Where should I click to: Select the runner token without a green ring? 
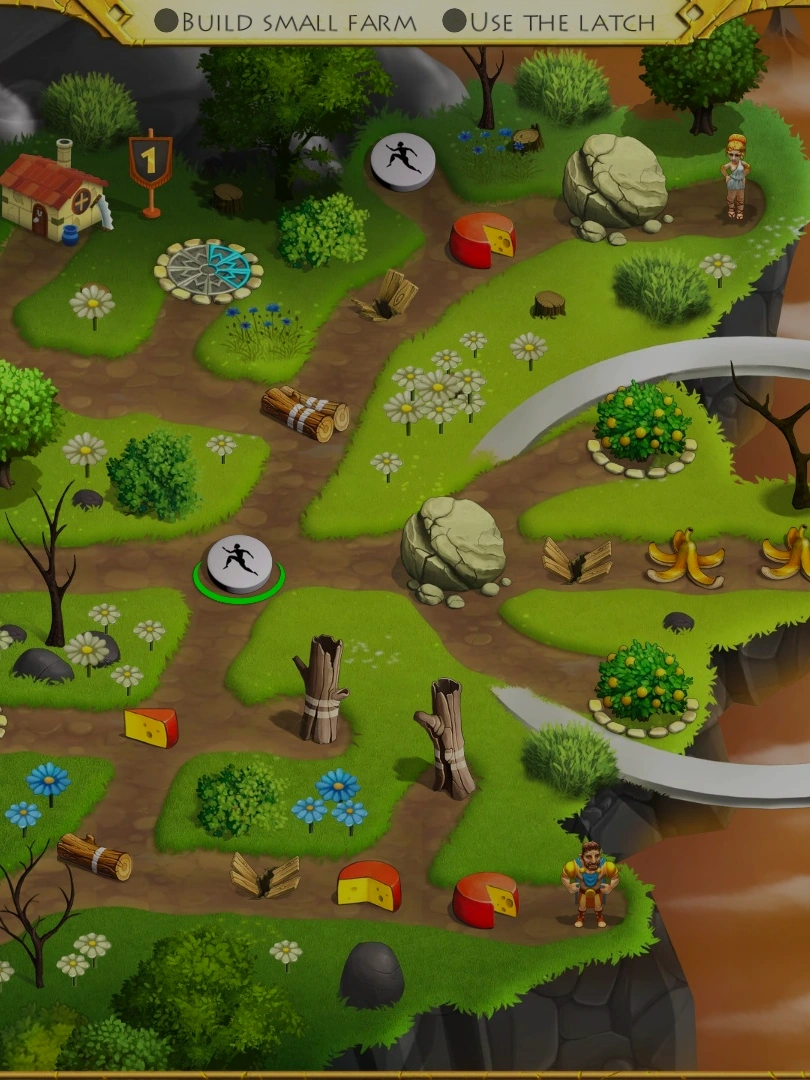click(x=403, y=160)
